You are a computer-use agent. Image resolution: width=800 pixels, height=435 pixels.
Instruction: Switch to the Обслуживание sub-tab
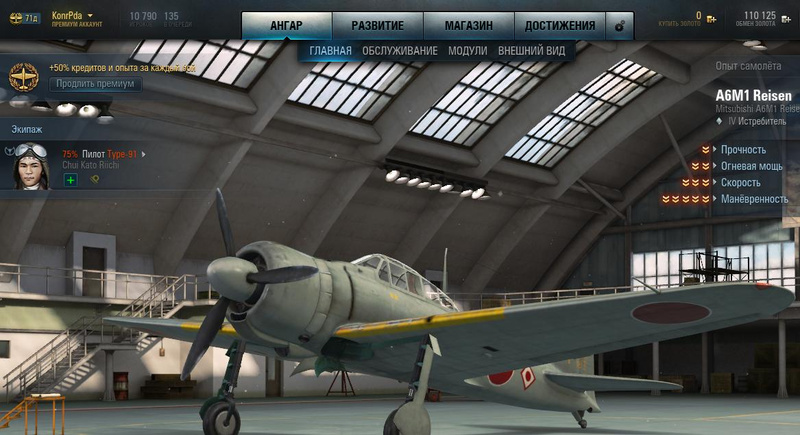tap(401, 50)
